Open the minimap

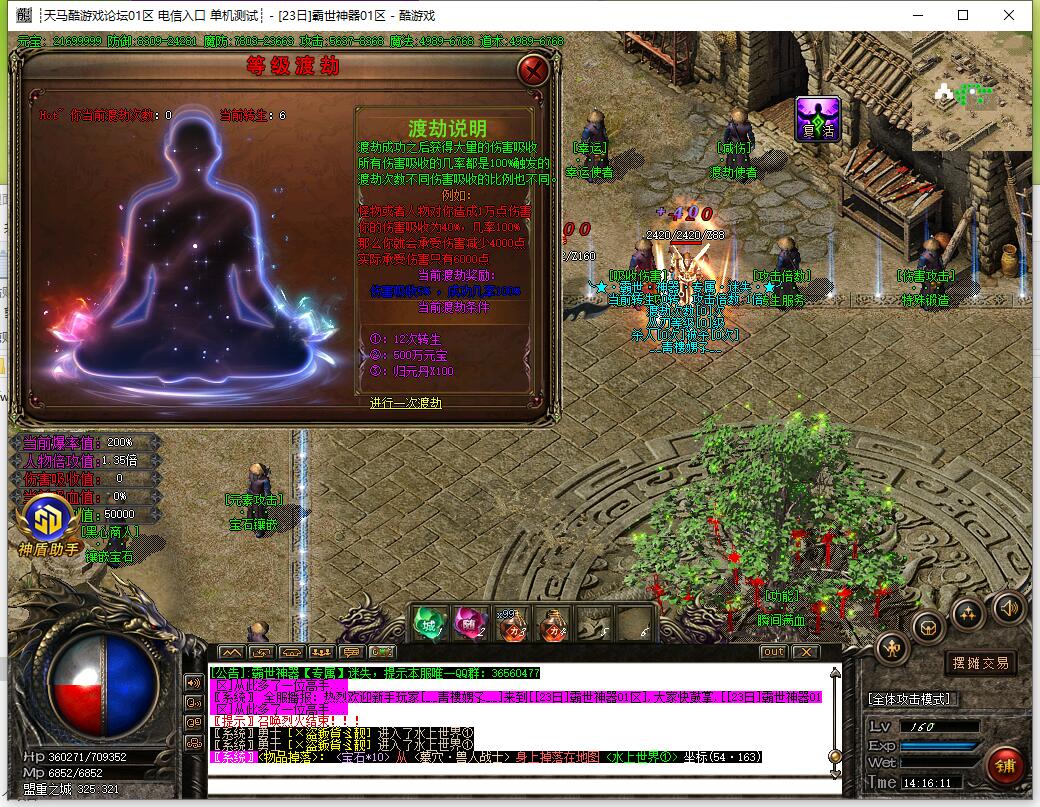pos(970,95)
